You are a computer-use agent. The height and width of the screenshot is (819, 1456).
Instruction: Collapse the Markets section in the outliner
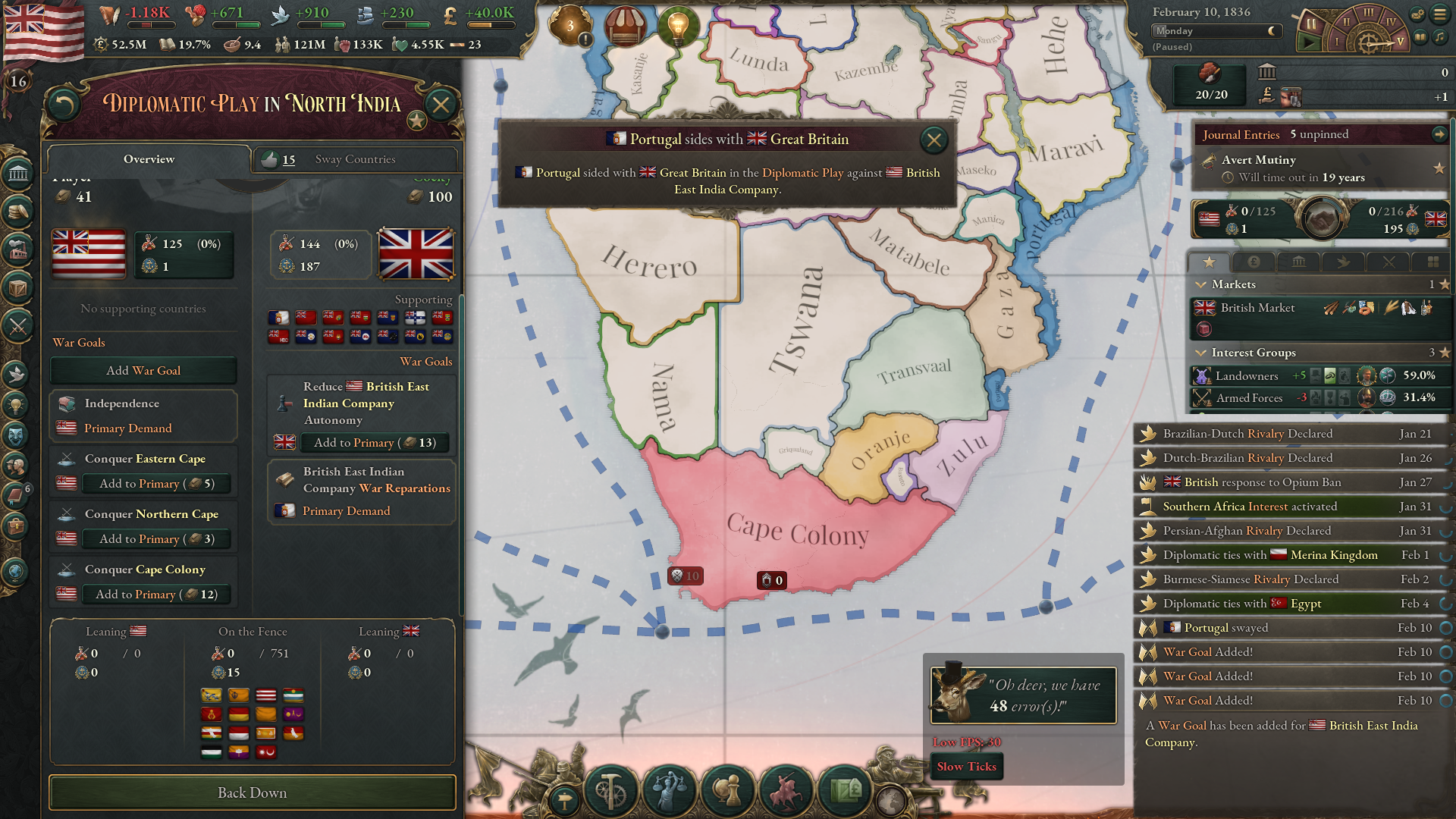click(1201, 284)
